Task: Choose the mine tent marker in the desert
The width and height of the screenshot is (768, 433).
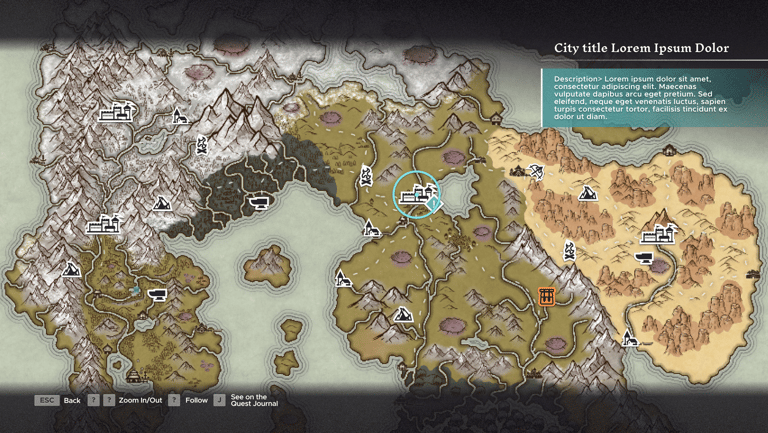Action: point(589,193)
